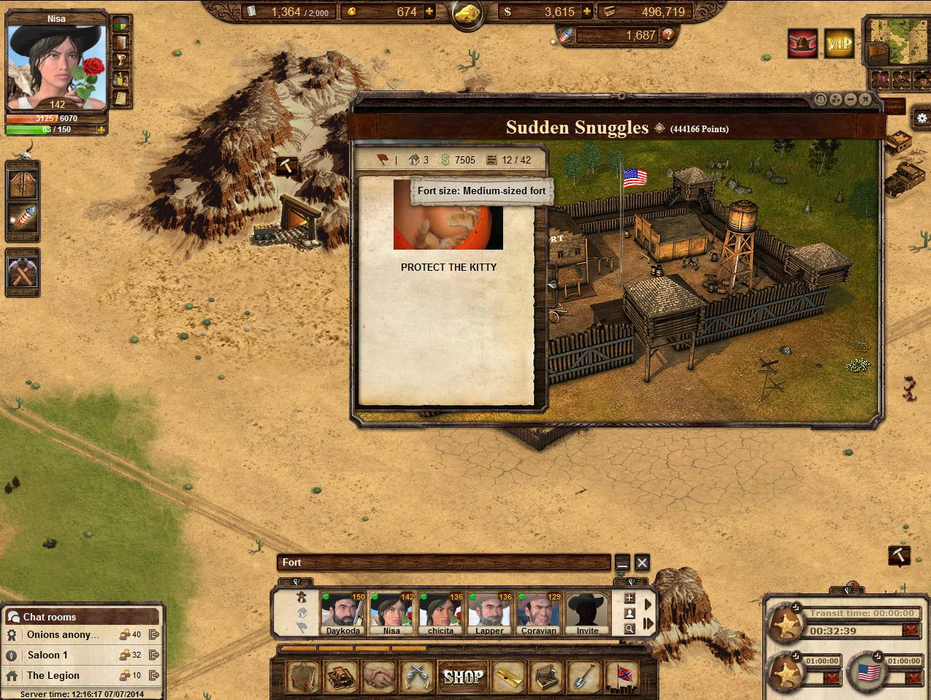Open the Saloon 1 chat room

pyautogui.click(x=47, y=655)
